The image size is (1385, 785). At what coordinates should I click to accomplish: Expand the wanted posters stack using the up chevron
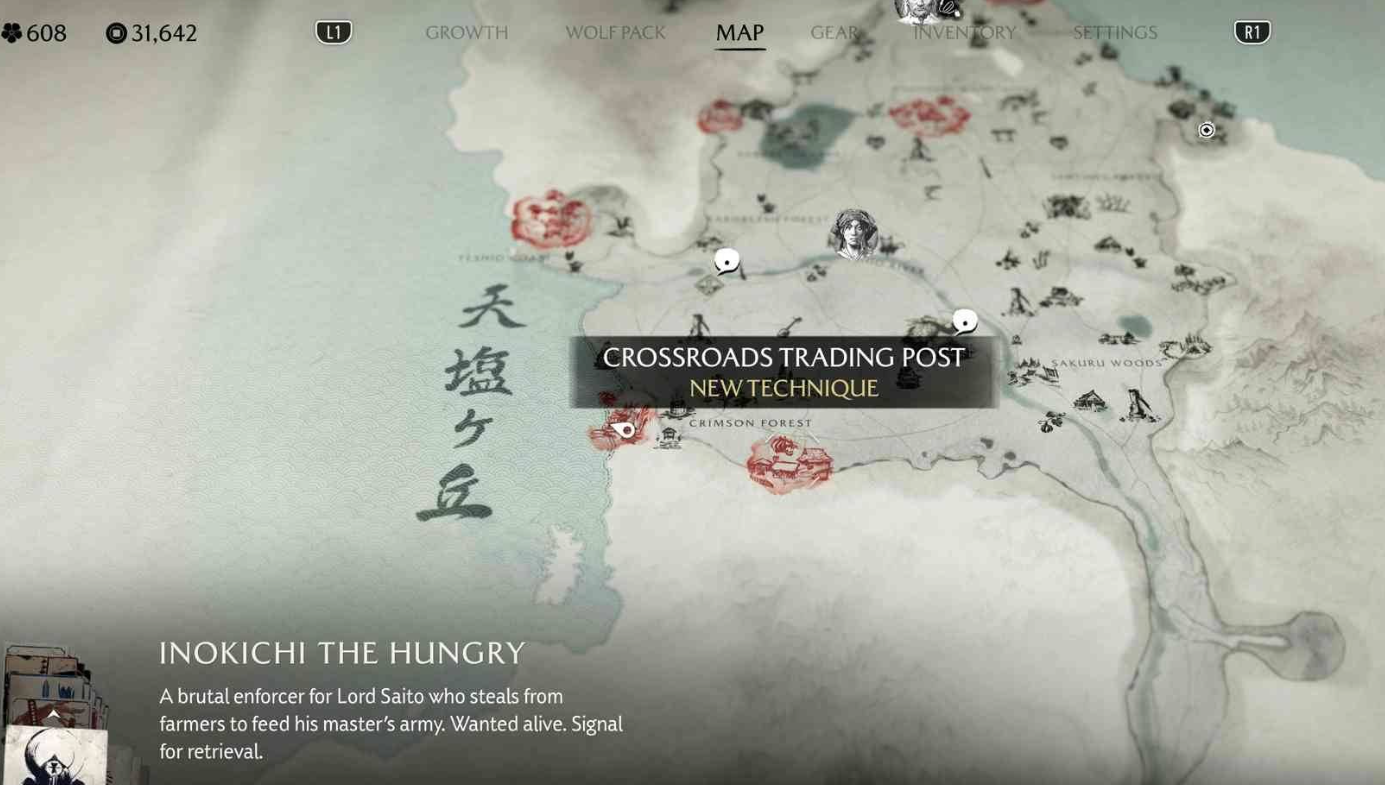click(52, 713)
